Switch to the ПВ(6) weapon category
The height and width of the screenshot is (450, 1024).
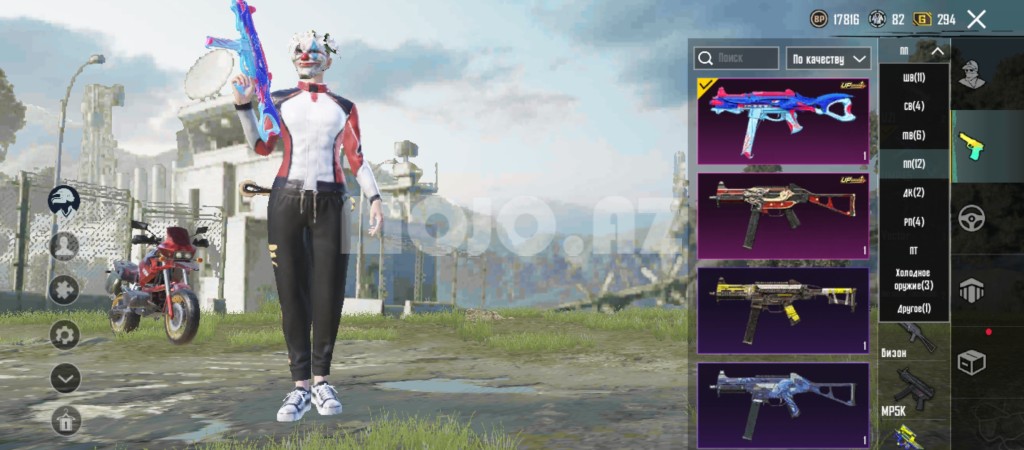click(912, 135)
